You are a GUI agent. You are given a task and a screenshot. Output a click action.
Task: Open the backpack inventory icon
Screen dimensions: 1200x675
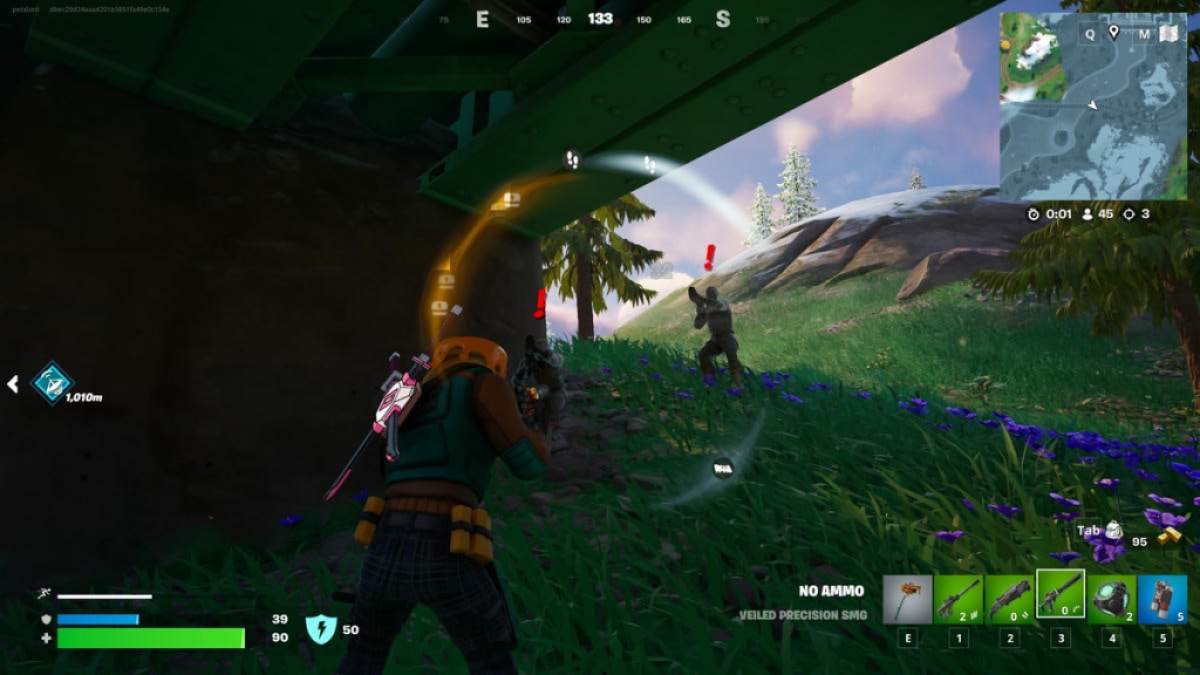pyautogui.click(x=1114, y=531)
